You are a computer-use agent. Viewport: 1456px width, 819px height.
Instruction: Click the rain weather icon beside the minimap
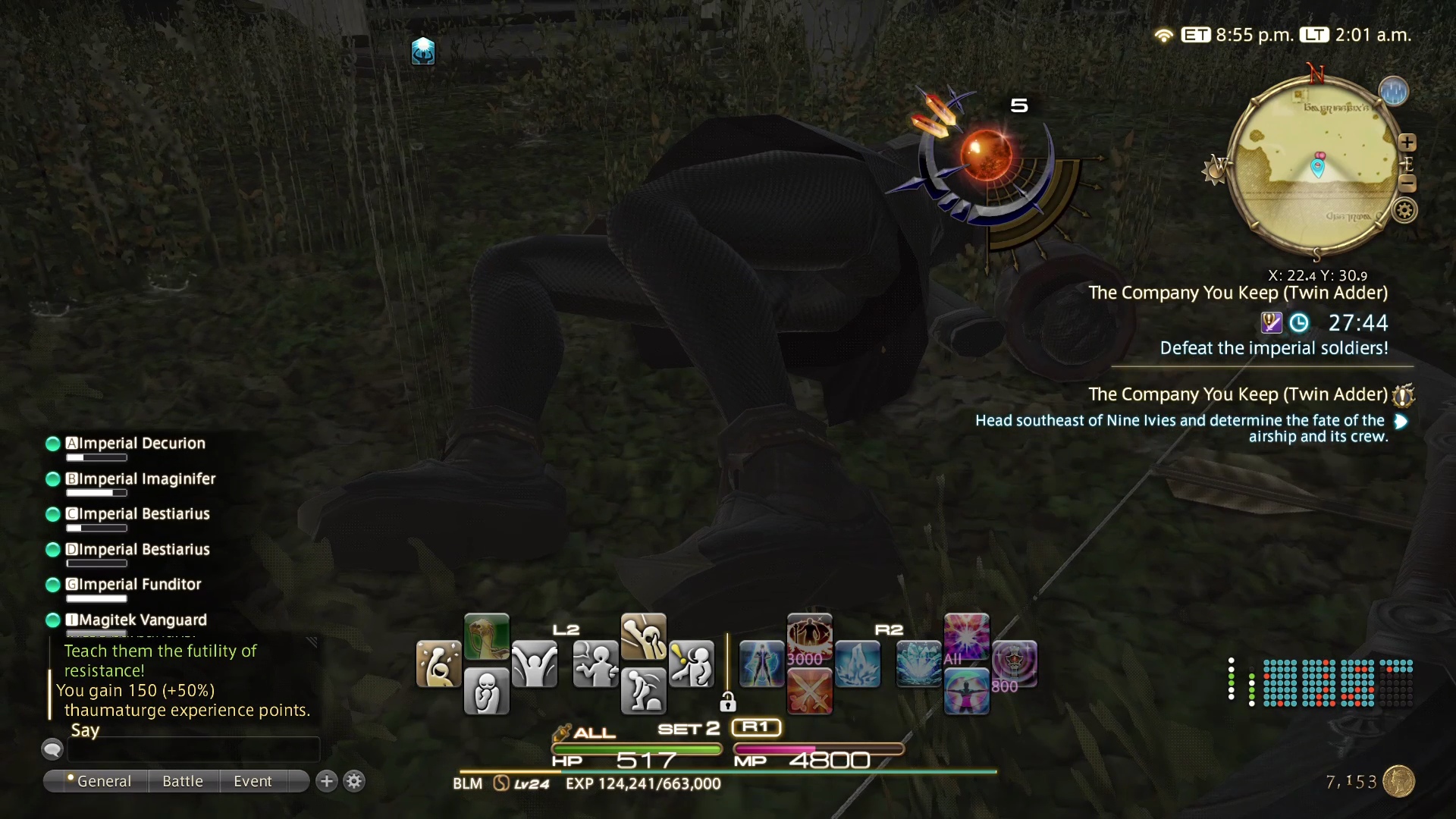pos(1395,90)
